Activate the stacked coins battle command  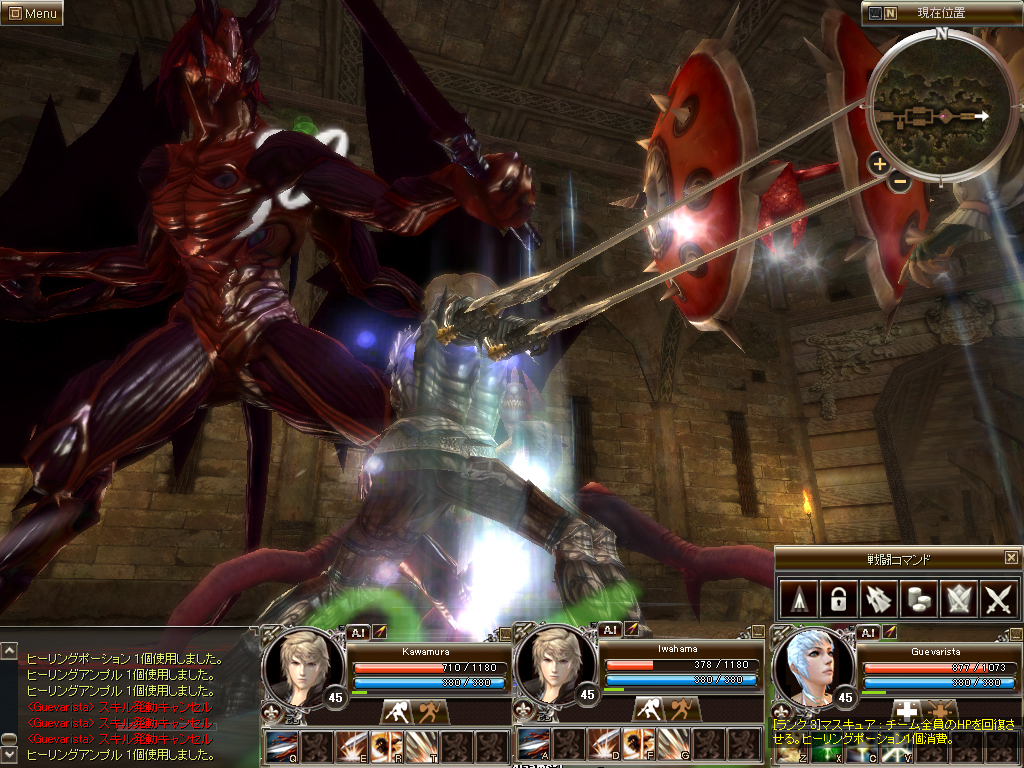coord(917,600)
